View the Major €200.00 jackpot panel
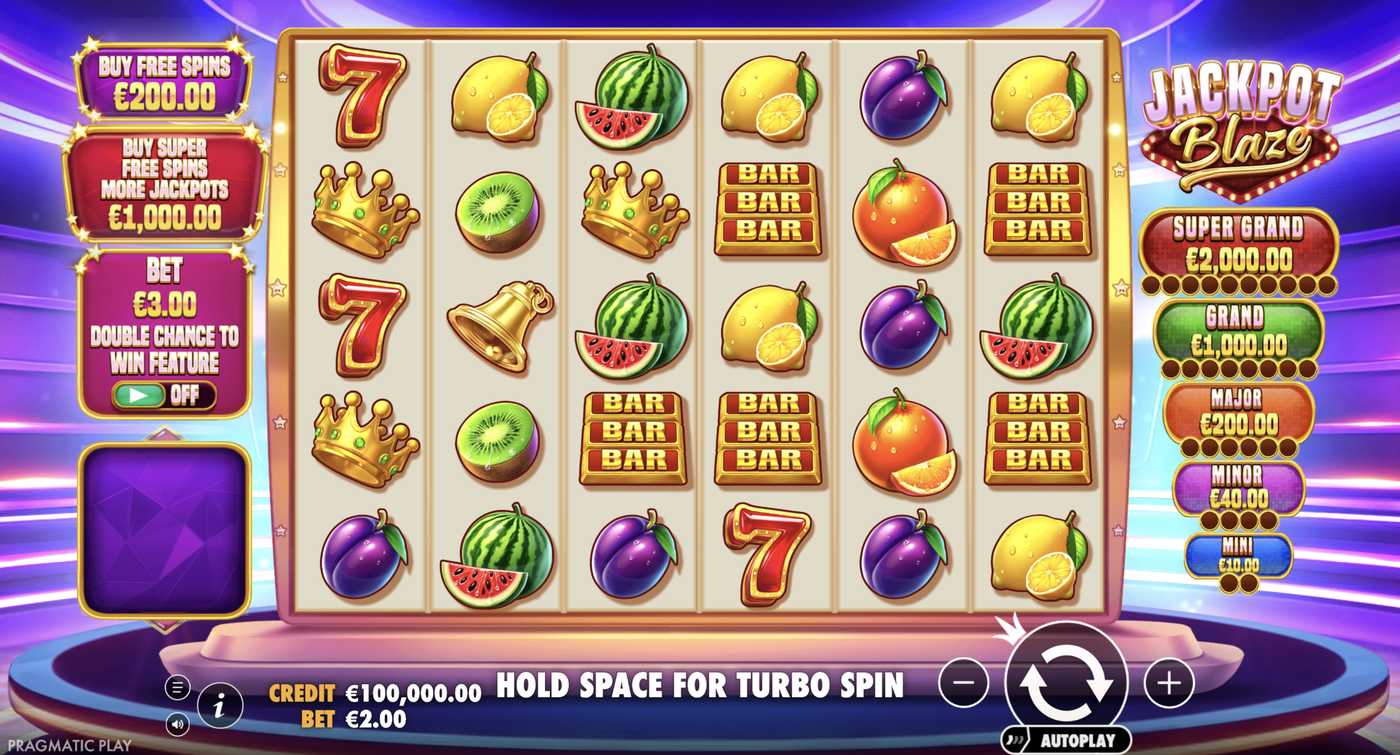This screenshot has height=755, width=1400. tap(1238, 410)
